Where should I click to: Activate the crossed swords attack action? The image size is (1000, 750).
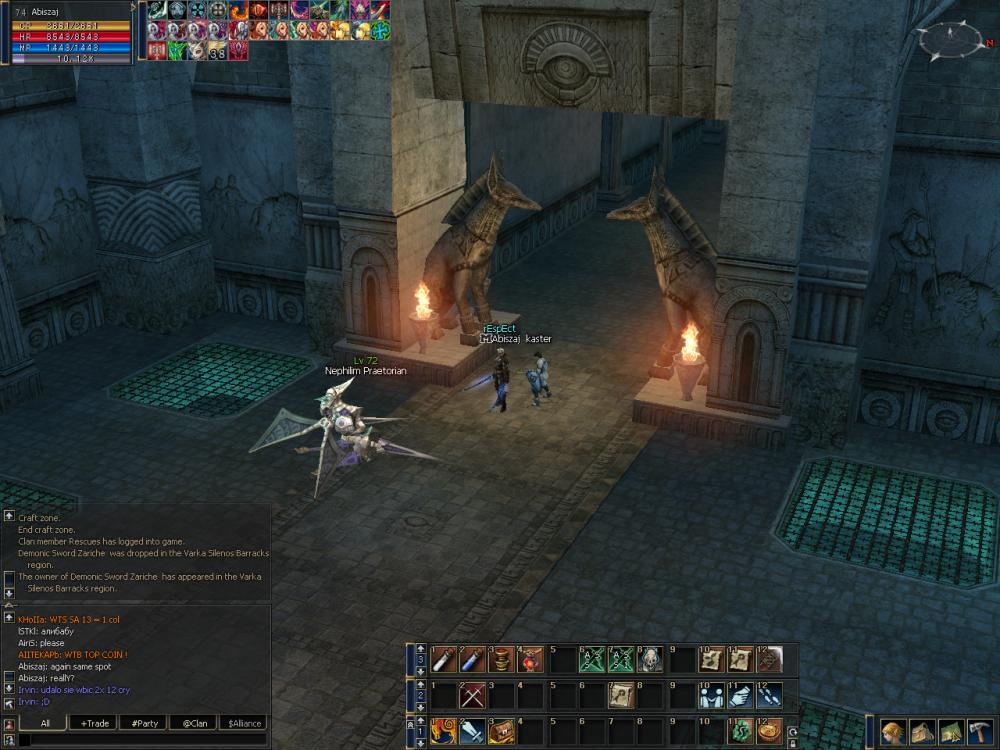[472, 694]
